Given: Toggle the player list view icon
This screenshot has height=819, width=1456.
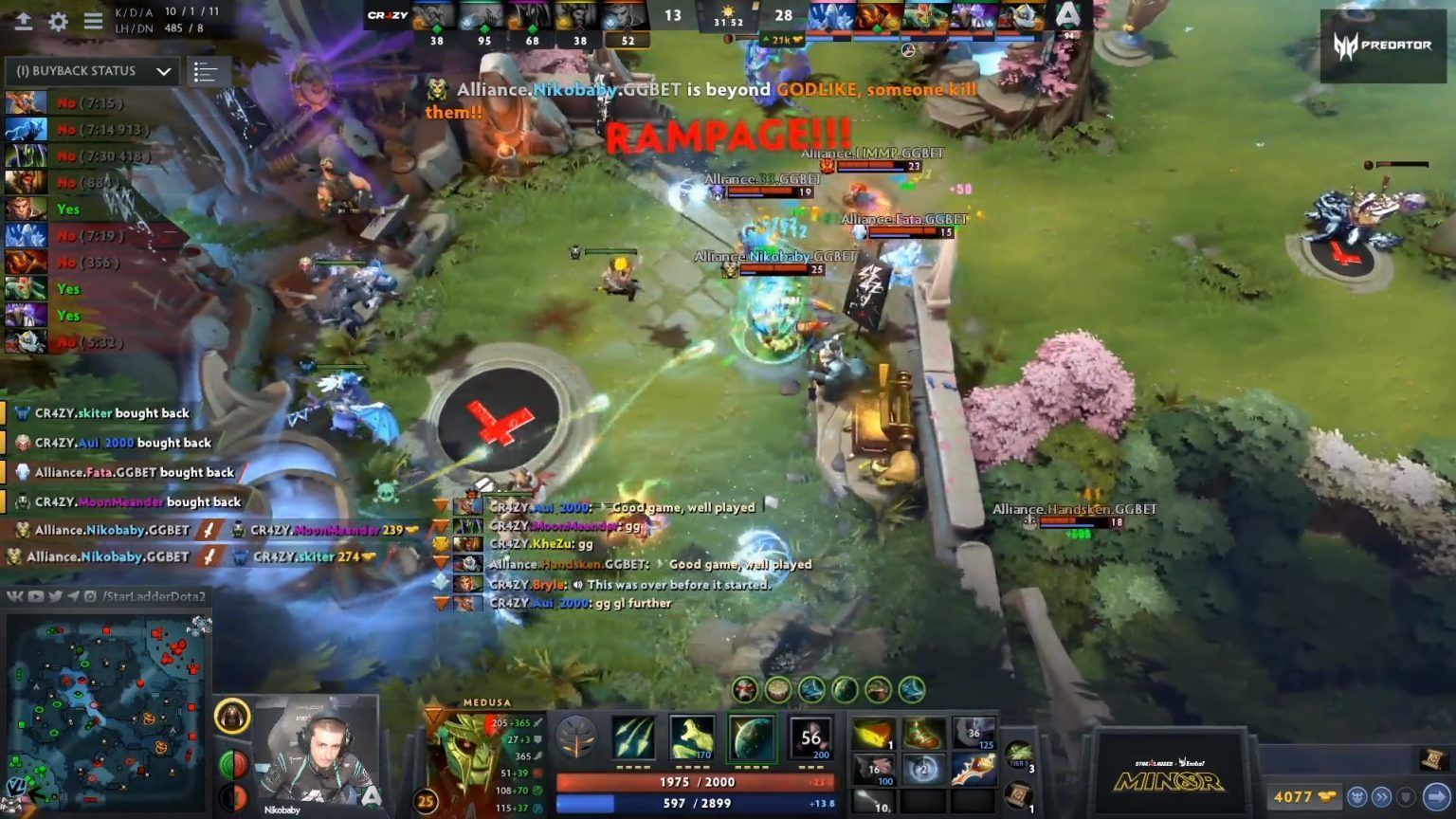Looking at the screenshot, I should pyautogui.click(x=208, y=70).
